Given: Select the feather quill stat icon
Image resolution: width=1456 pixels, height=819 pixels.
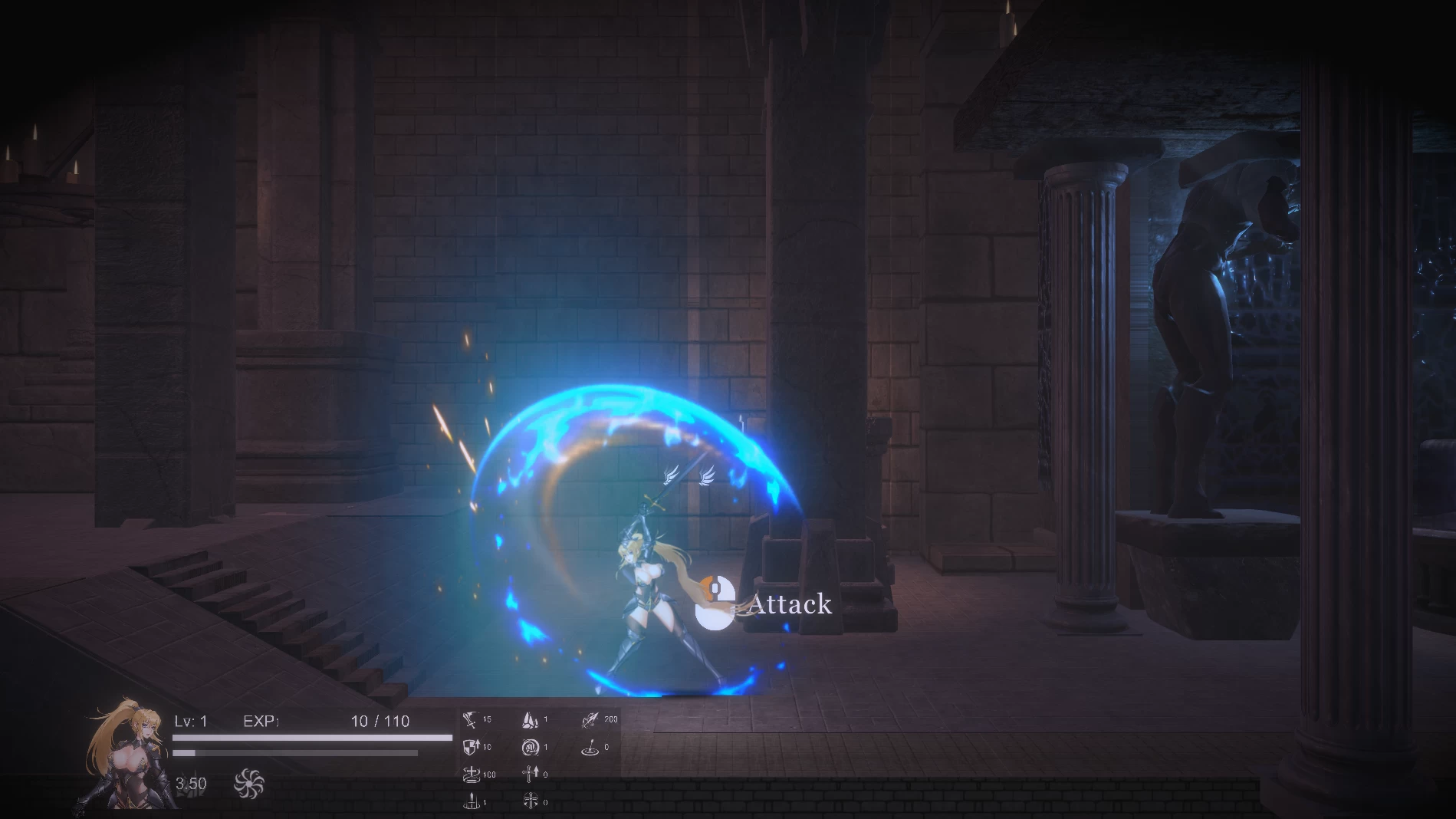Looking at the screenshot, I should (590, 720).
